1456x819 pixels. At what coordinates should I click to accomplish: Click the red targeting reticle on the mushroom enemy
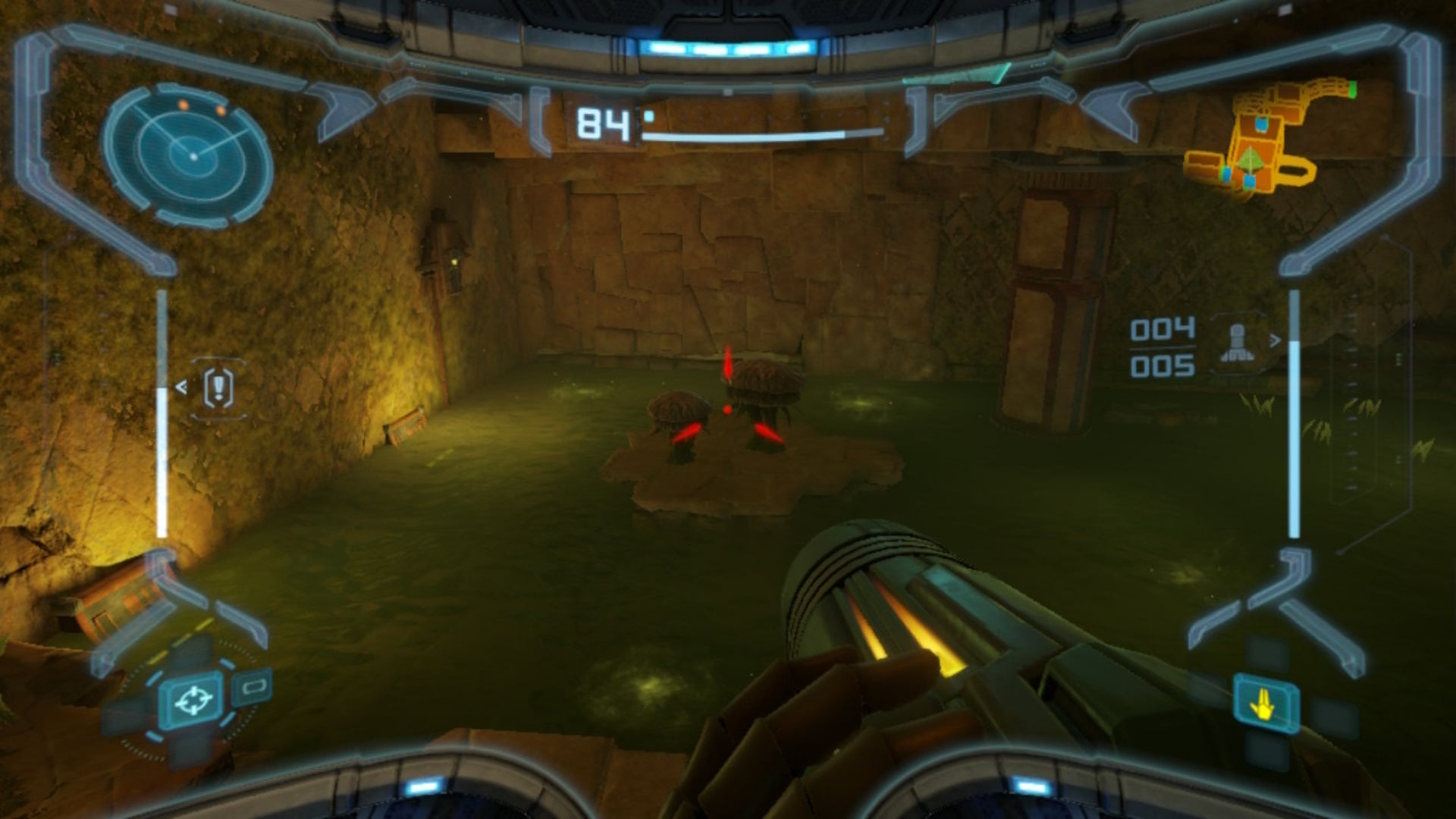[x=726, y=409]
